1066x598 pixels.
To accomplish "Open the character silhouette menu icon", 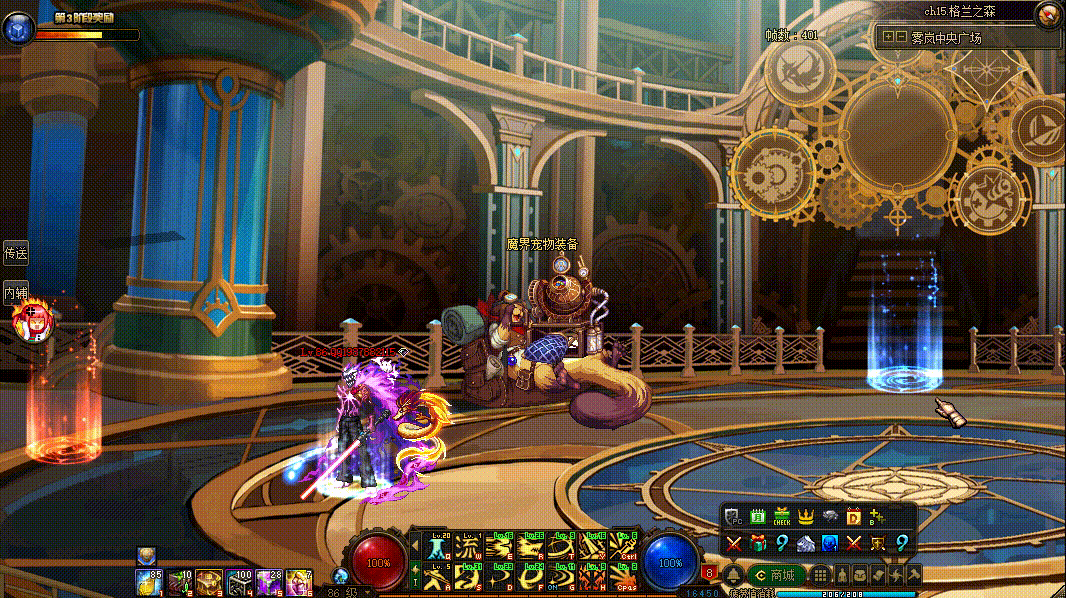I will click(842, 575).
